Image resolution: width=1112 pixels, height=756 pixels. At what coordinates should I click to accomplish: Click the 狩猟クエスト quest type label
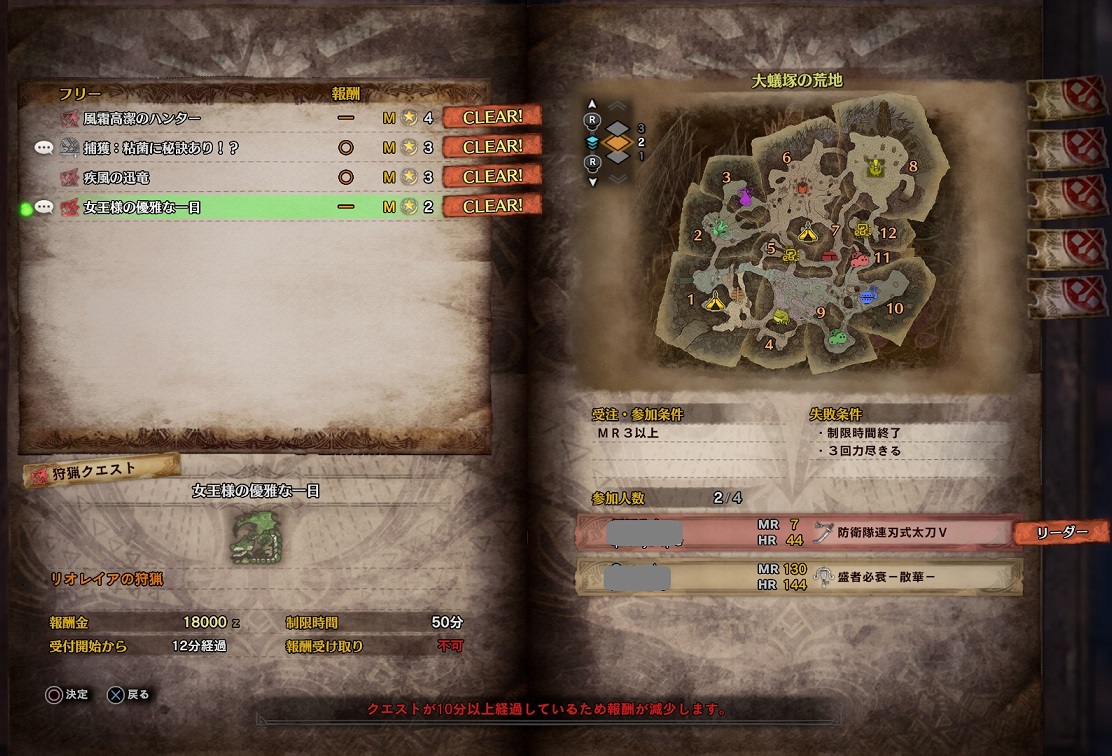pos(102,468)
